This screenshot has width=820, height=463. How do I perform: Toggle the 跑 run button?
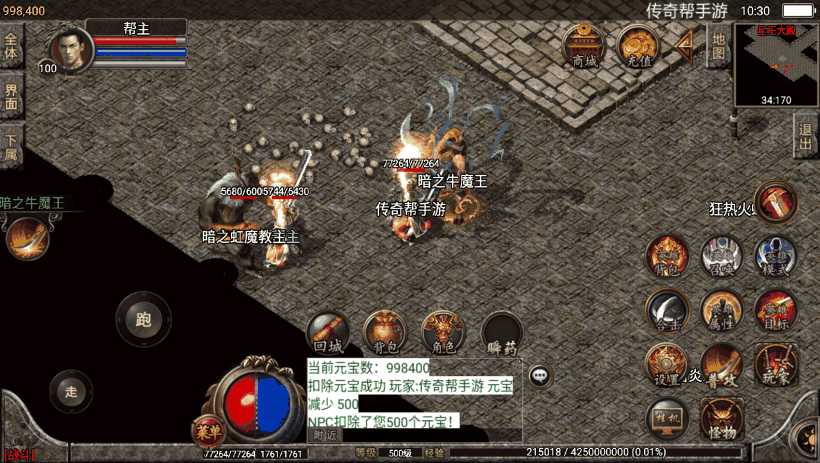pyautogui.click(x=144, y=320)
